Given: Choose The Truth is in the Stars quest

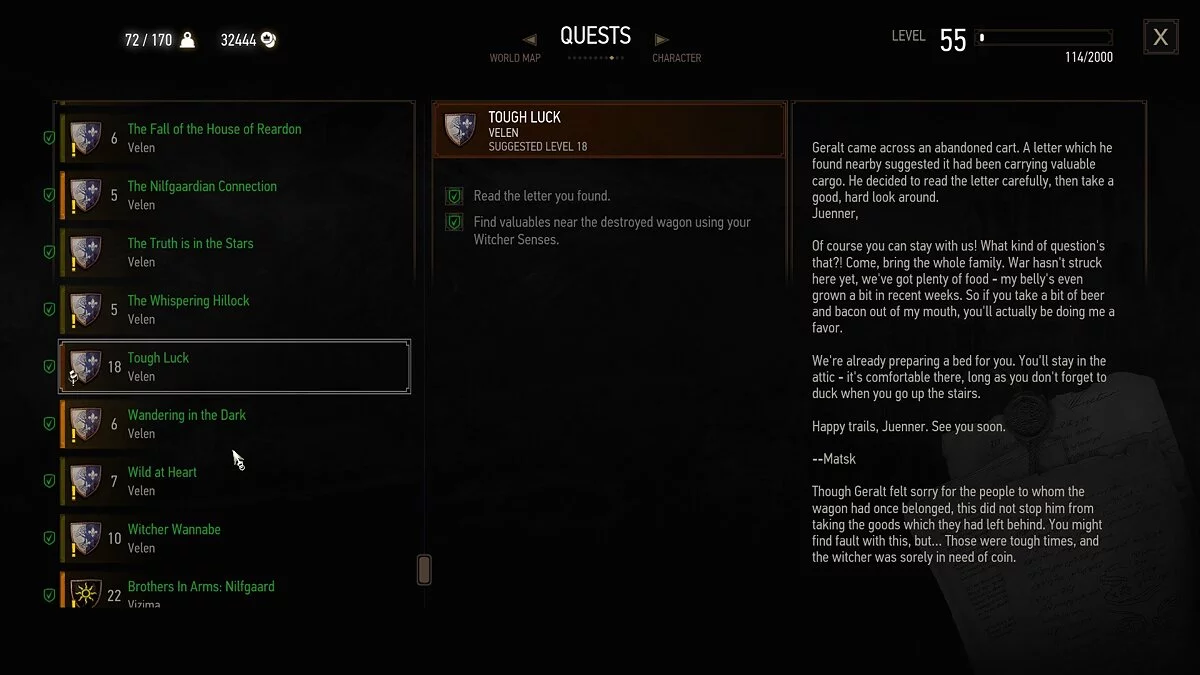Looking at the screenshot, I should click(190, 251).
